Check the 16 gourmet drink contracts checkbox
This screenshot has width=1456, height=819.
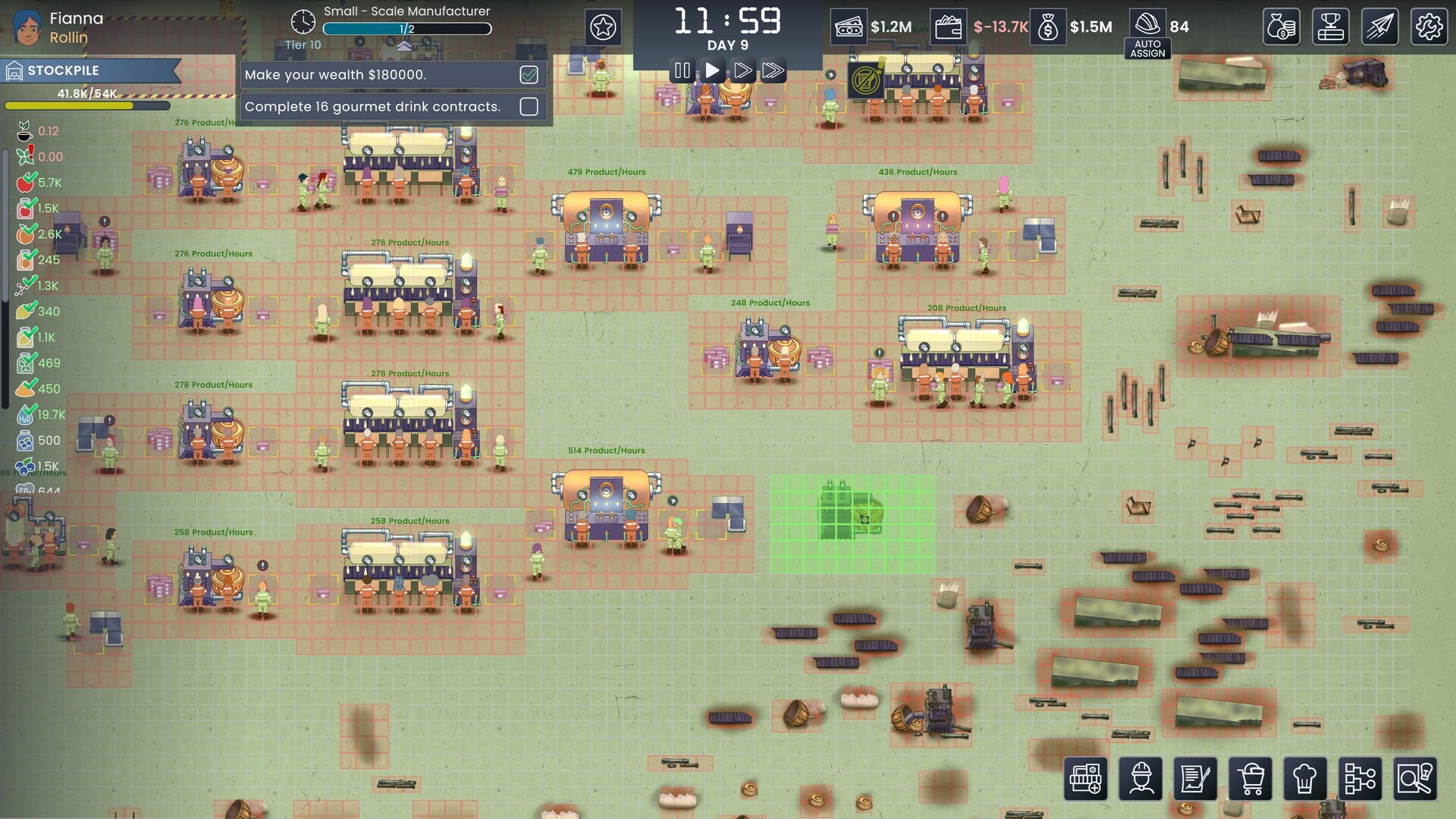pos(529,107)
